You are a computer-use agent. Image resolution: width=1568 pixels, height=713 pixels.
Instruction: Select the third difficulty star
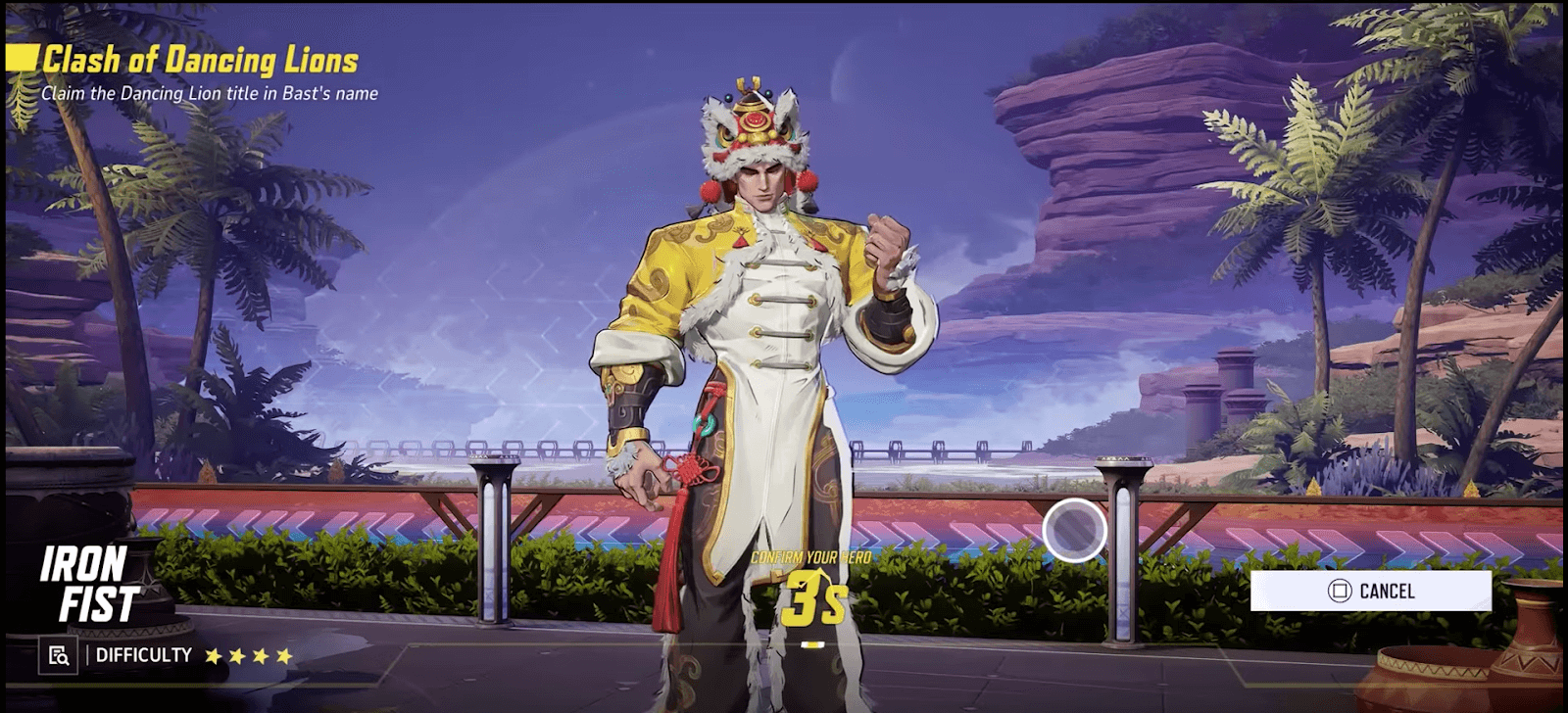click(x=262, y=656)
